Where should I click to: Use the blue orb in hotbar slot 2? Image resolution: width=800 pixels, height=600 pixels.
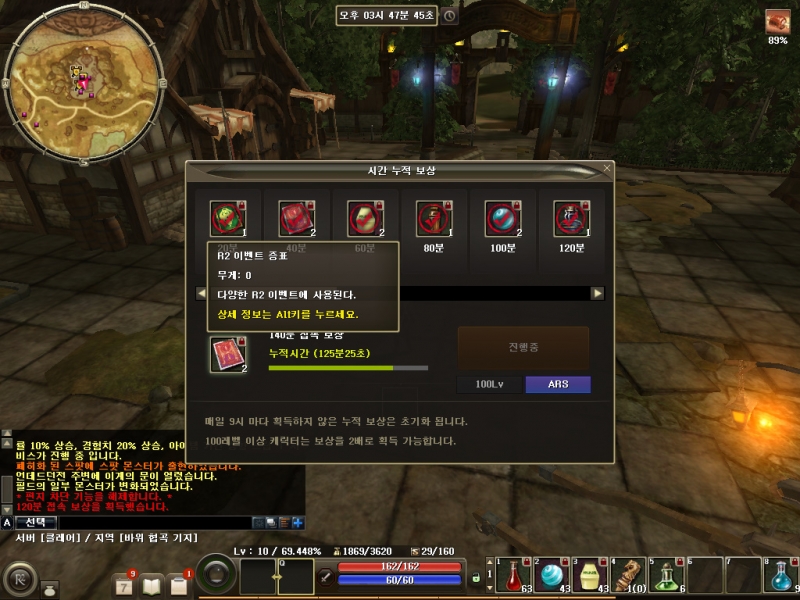(550, 576)
